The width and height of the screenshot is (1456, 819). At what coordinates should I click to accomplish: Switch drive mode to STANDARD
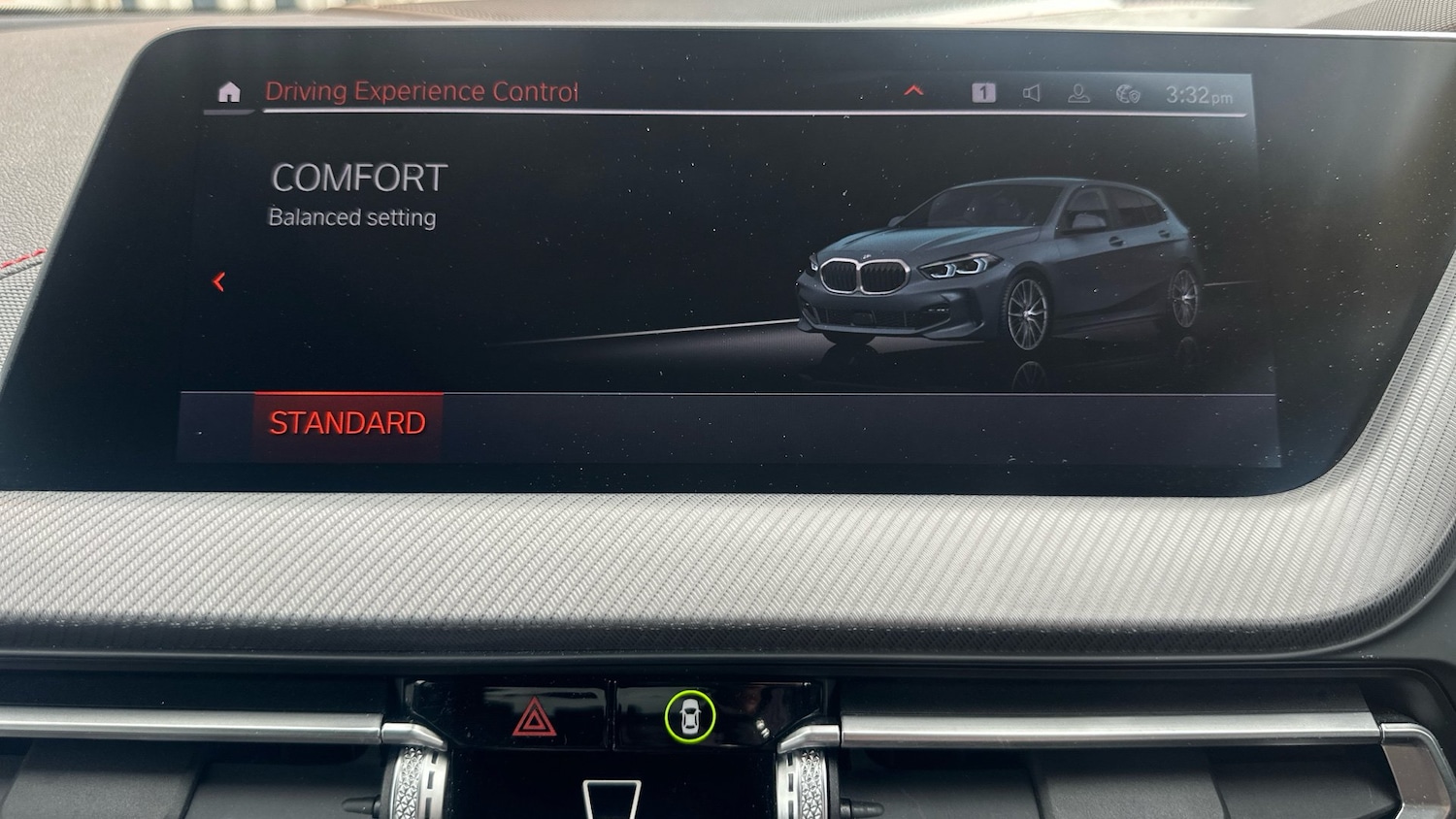tap(348, 421)
